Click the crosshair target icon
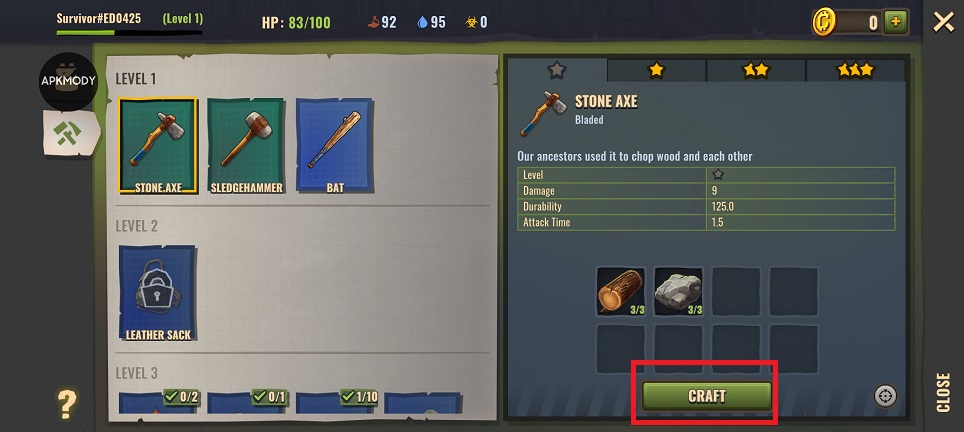964x432 pixels. coord(885,395)
